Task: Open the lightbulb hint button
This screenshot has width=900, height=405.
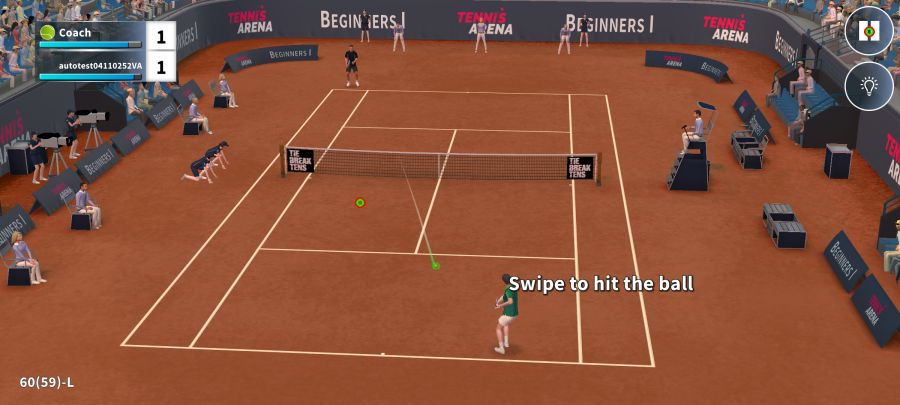Action: click(x=868, y=86)
